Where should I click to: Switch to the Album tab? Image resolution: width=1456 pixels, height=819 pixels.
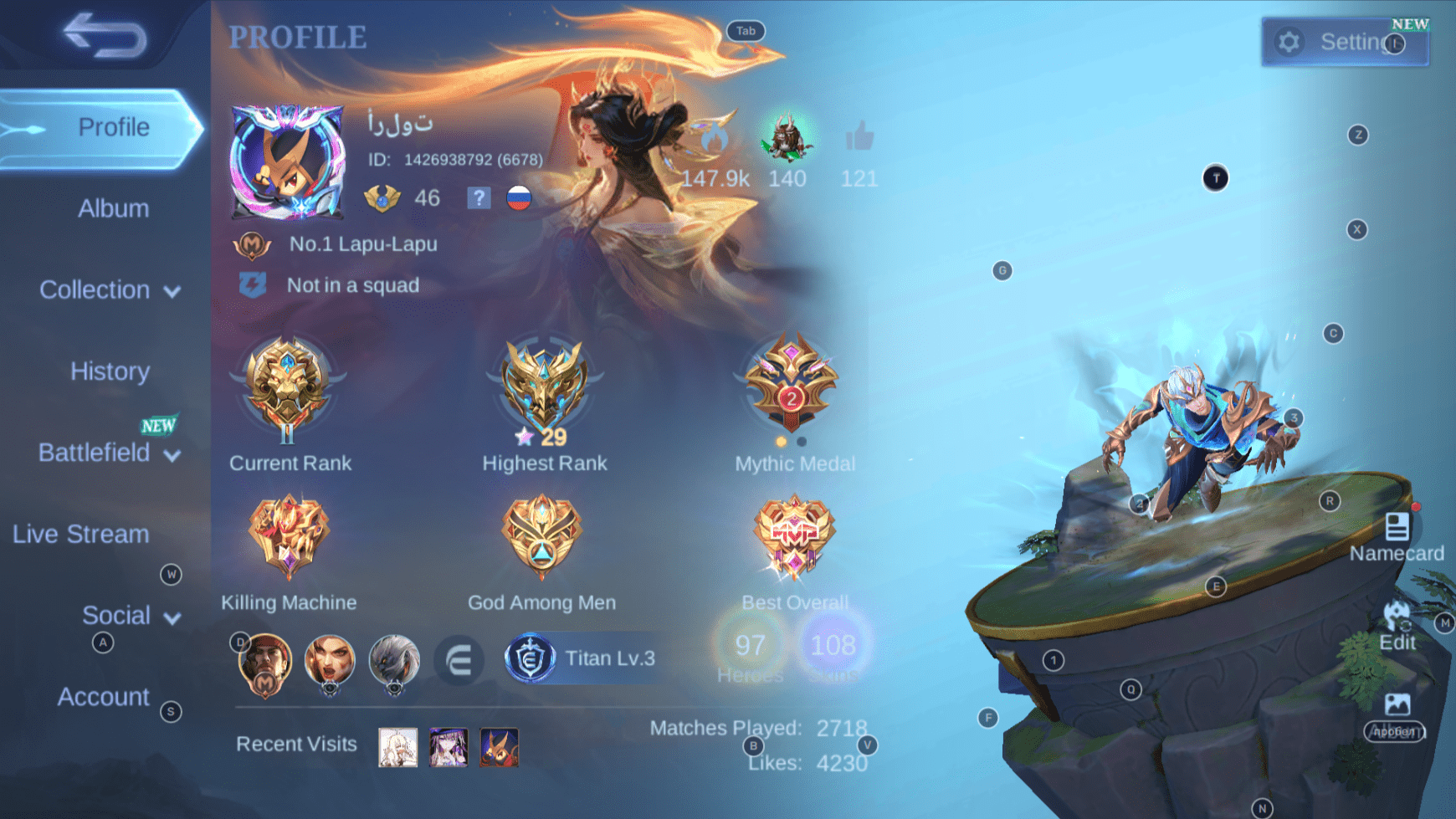click(x=113, y=208)
